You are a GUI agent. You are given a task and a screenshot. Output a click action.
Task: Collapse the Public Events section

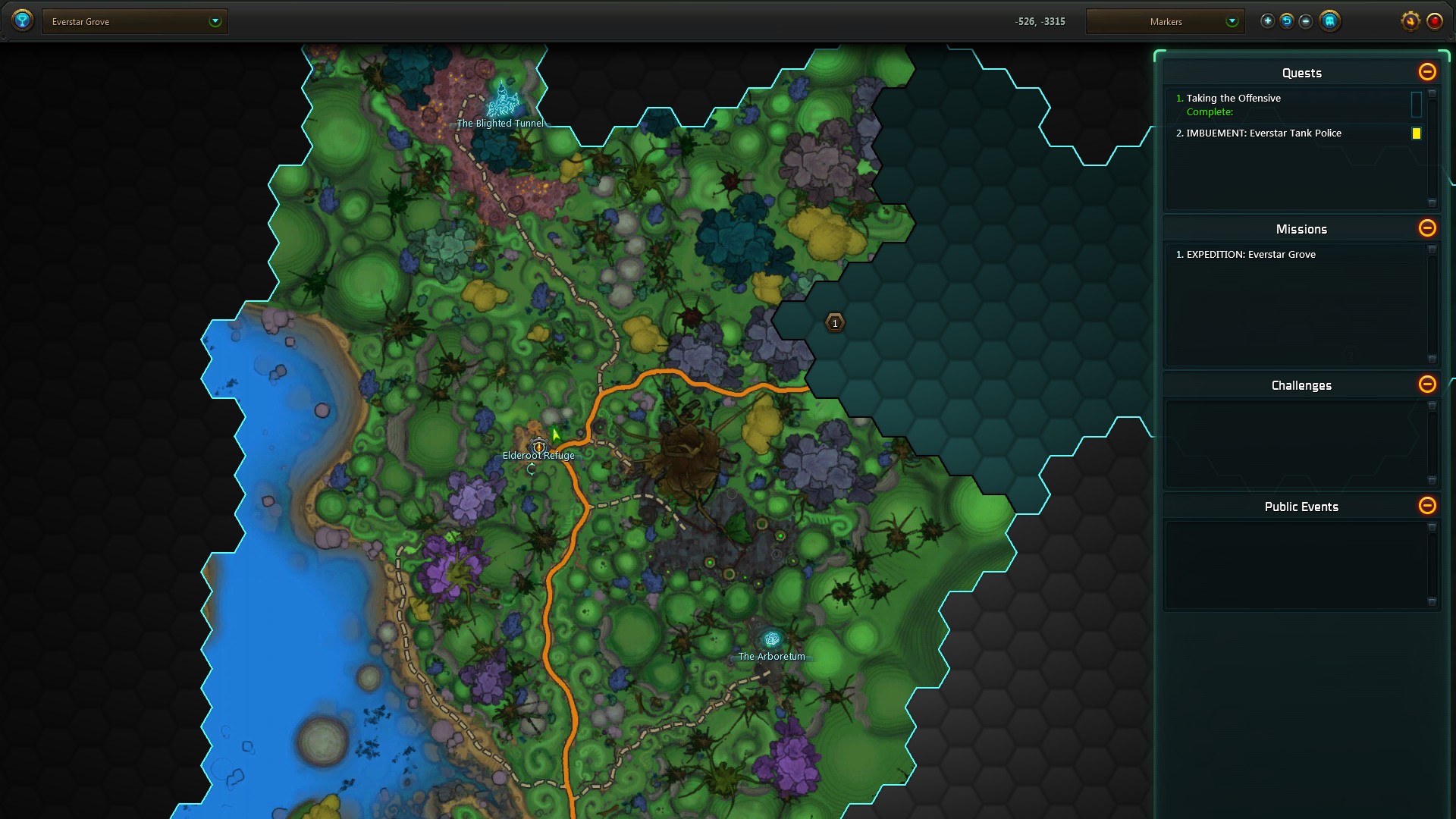[x=1426, y=506]
